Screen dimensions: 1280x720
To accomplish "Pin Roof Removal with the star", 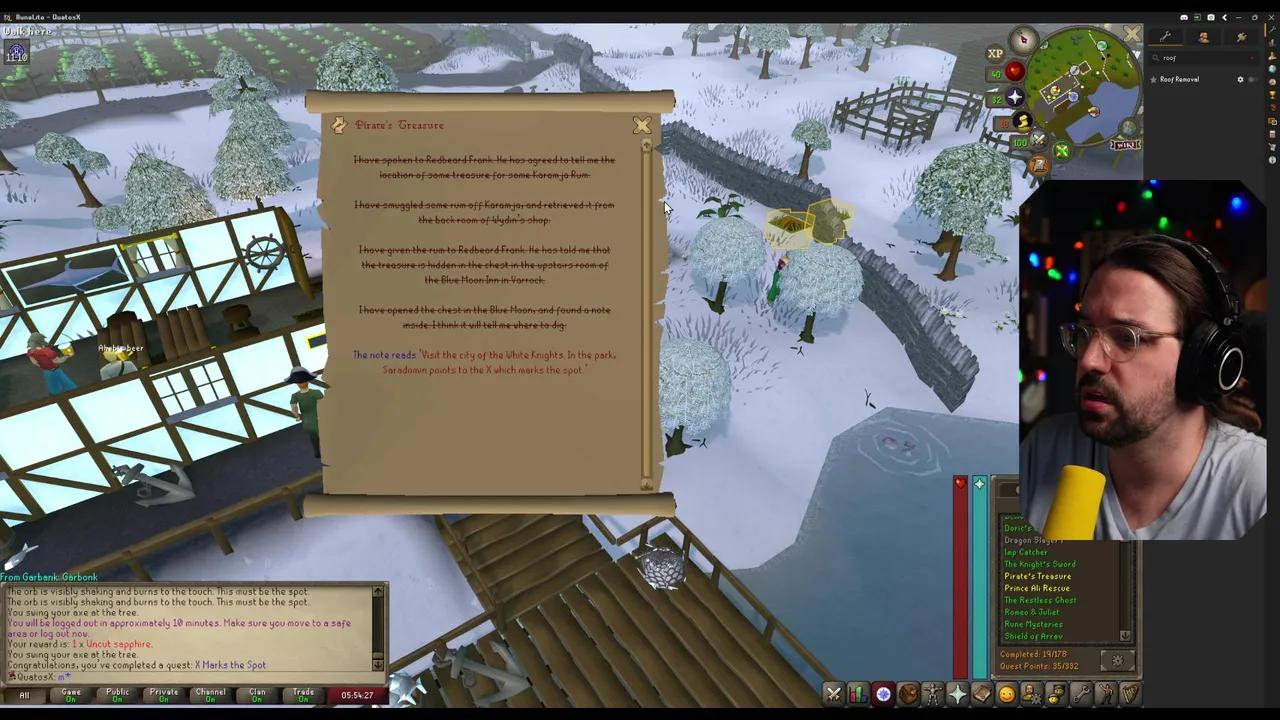I will pos(1154,80).
